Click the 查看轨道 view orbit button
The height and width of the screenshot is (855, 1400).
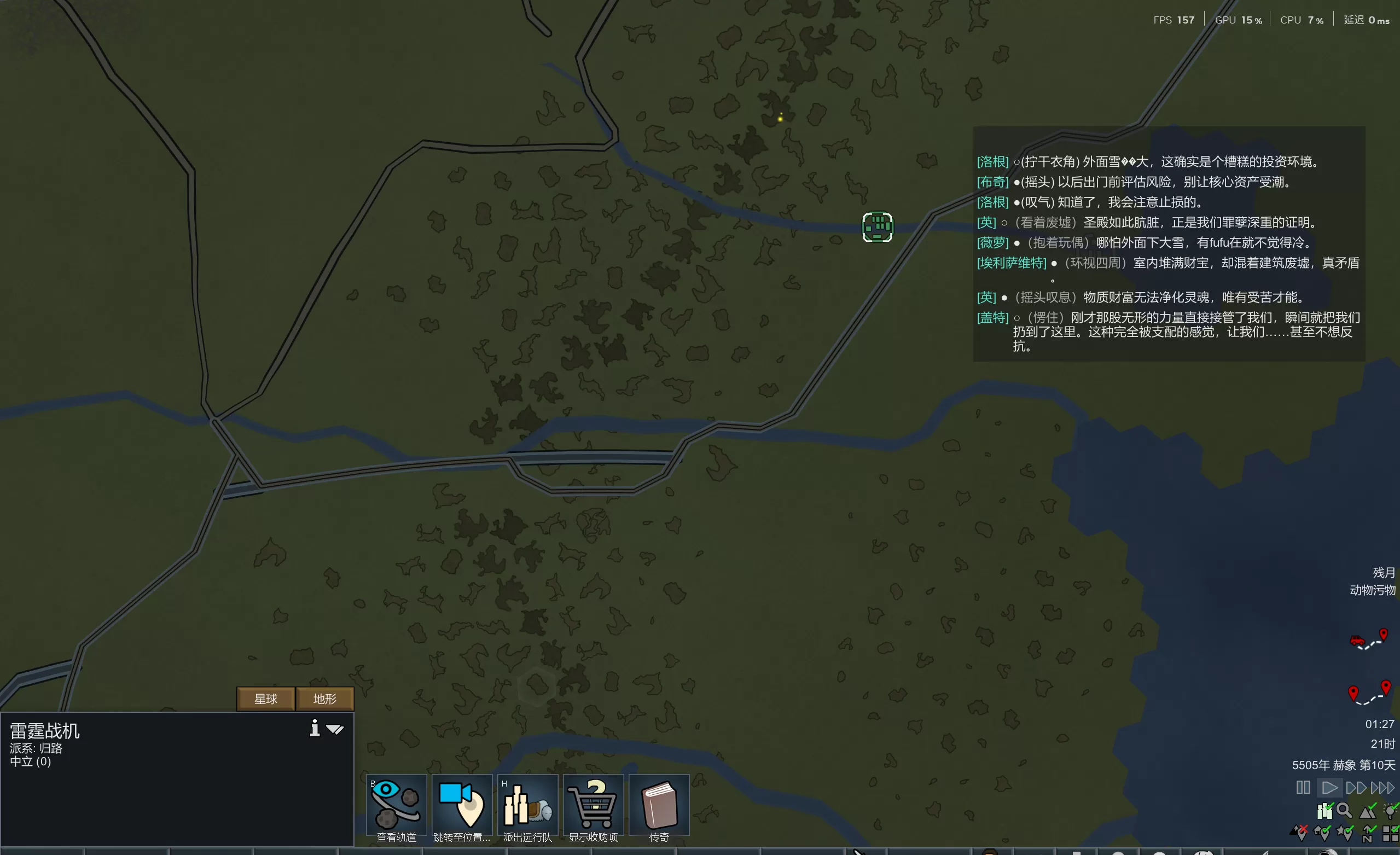pyautogui.click(x=397, y=806)
